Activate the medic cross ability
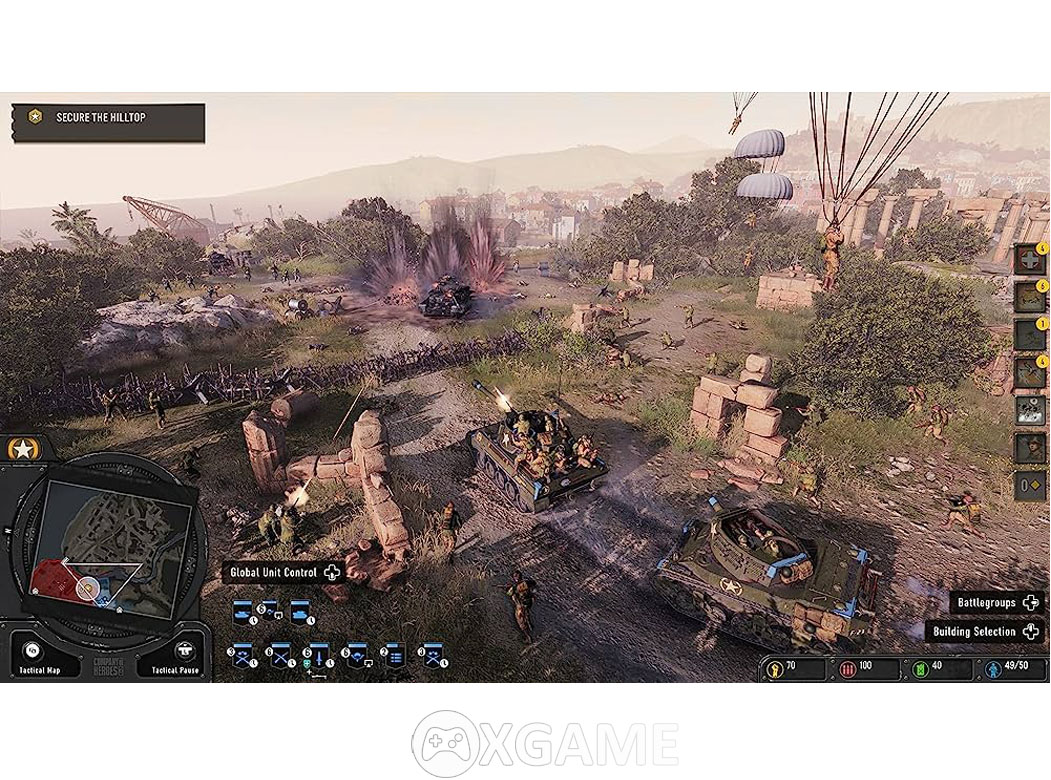Image resolution: width=1051 pixels, height=780 pixels. pos(1030,259)
